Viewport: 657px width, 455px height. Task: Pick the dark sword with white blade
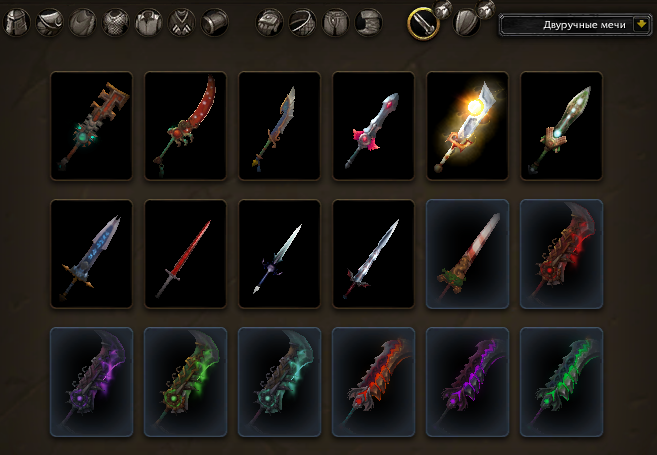pos(279,253)
